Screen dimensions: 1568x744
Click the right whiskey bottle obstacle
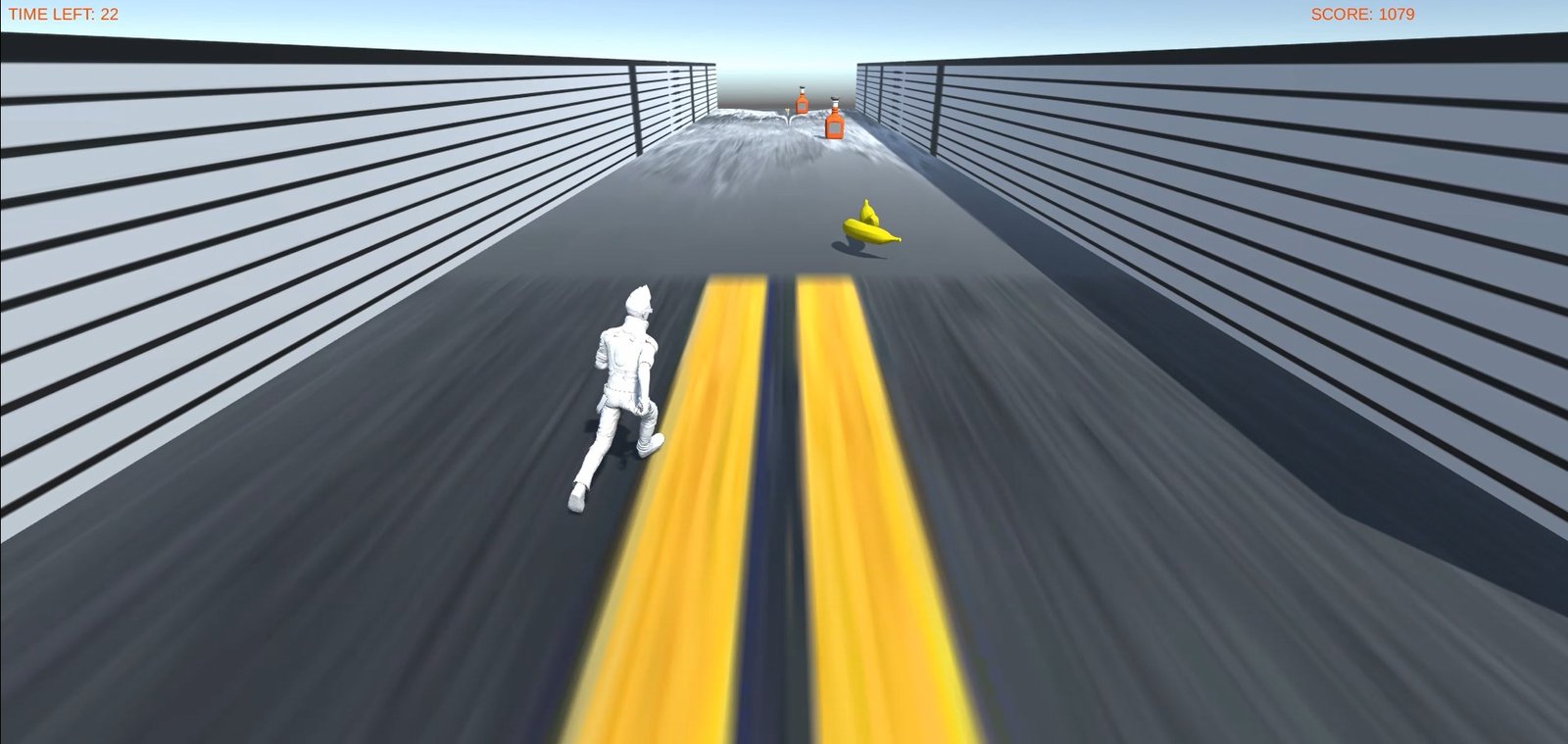(834, 125)
